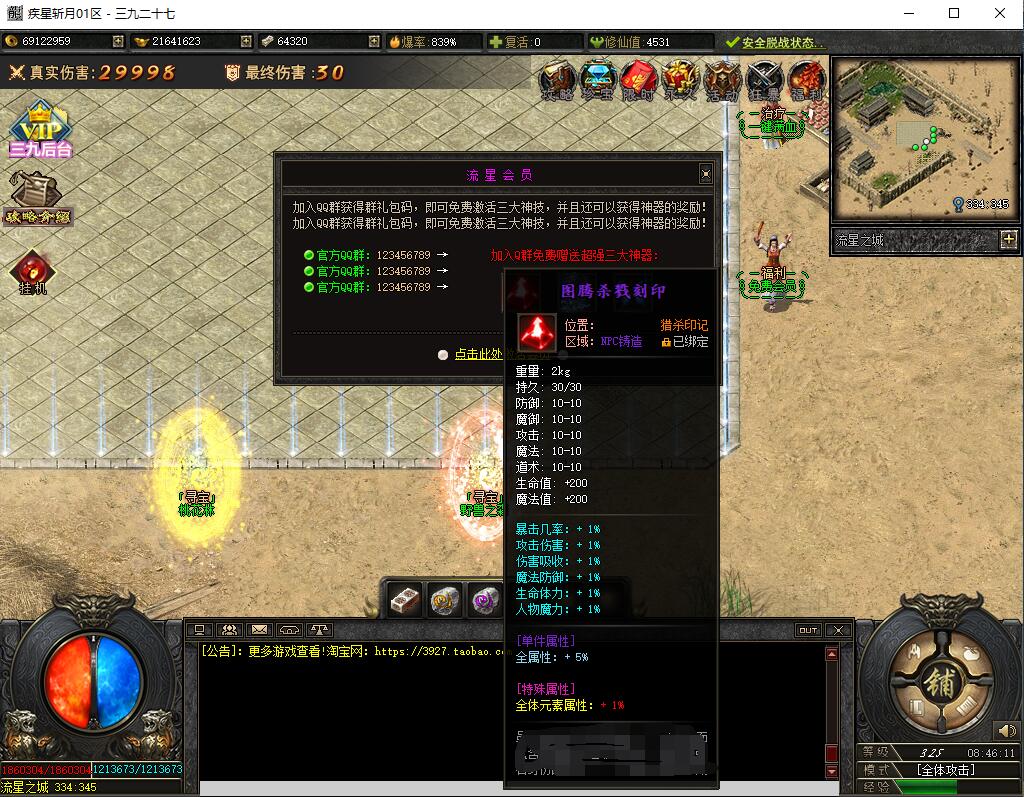The image size is (1024, 797).
Task: Expand the minimap with the plus button
Action: 1008,240
